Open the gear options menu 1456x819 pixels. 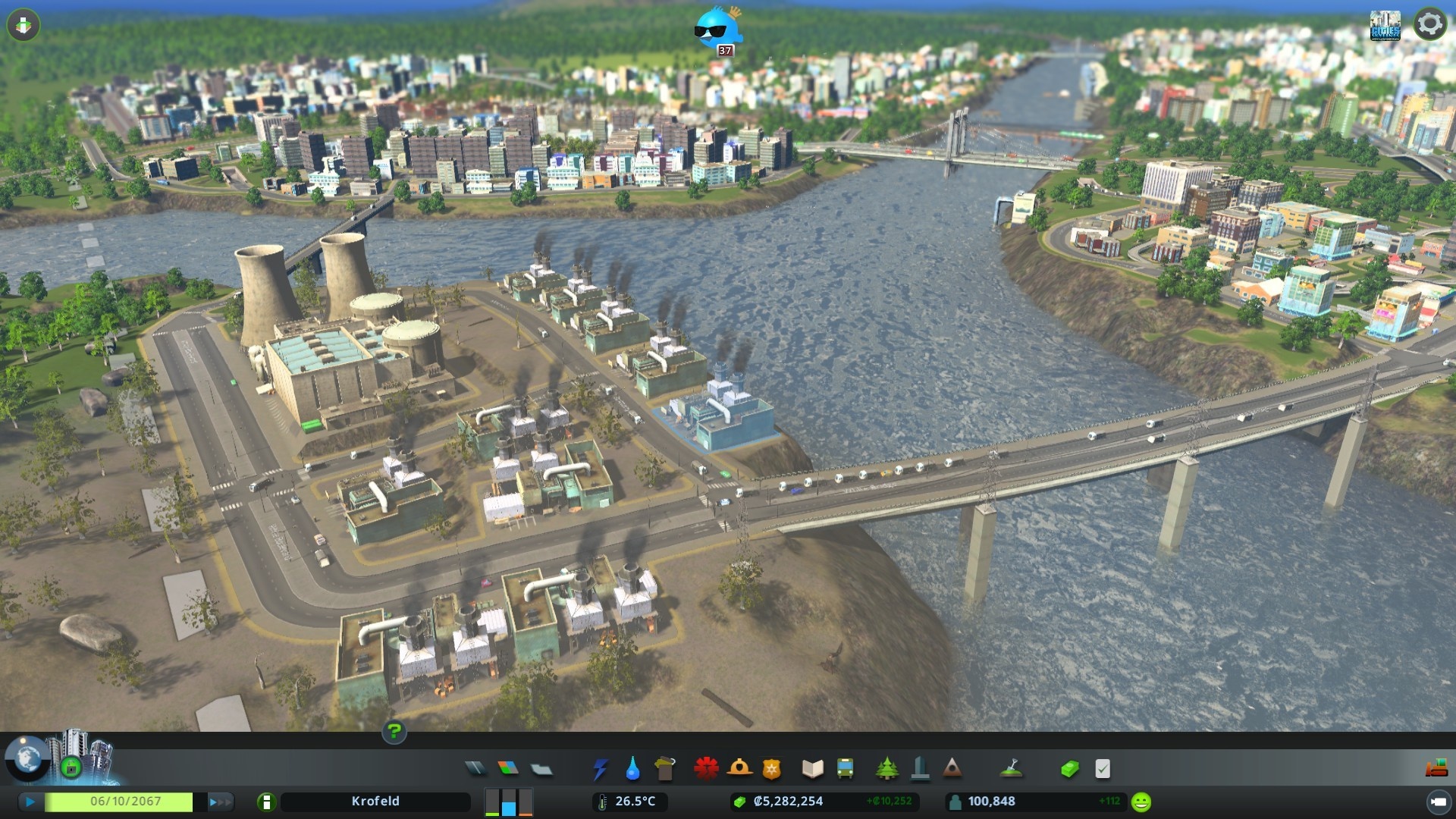coord(1429,24)
